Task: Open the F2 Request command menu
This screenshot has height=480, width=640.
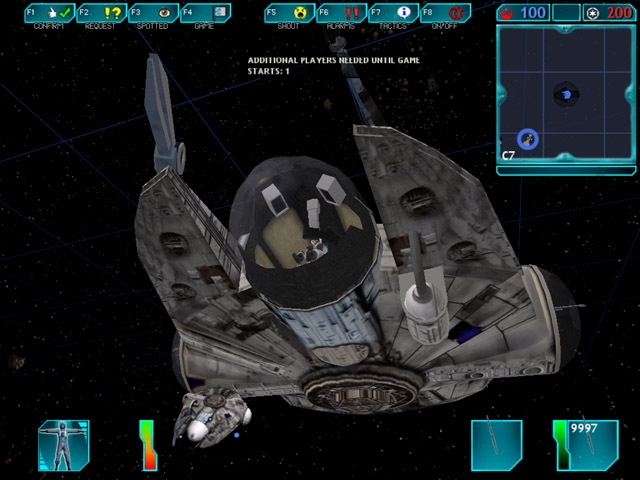Action: 101,14
